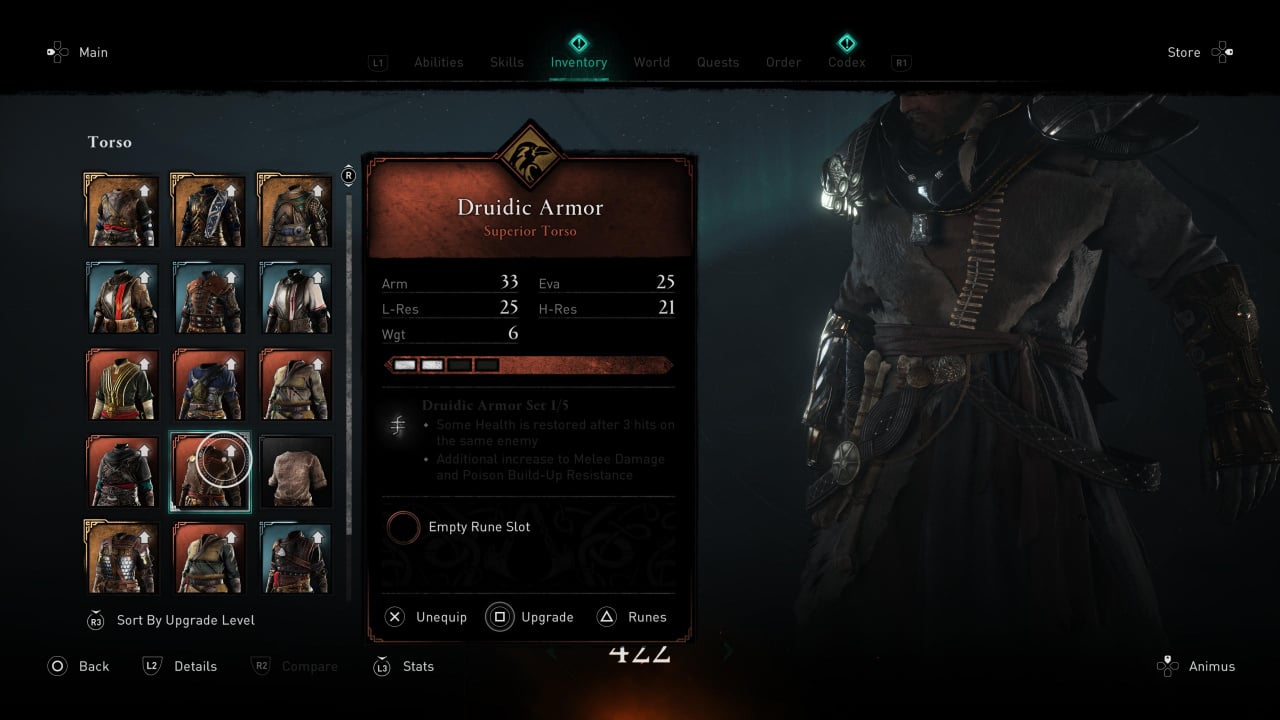
Task: Show the Quests tab
Action: click(718, 62)
